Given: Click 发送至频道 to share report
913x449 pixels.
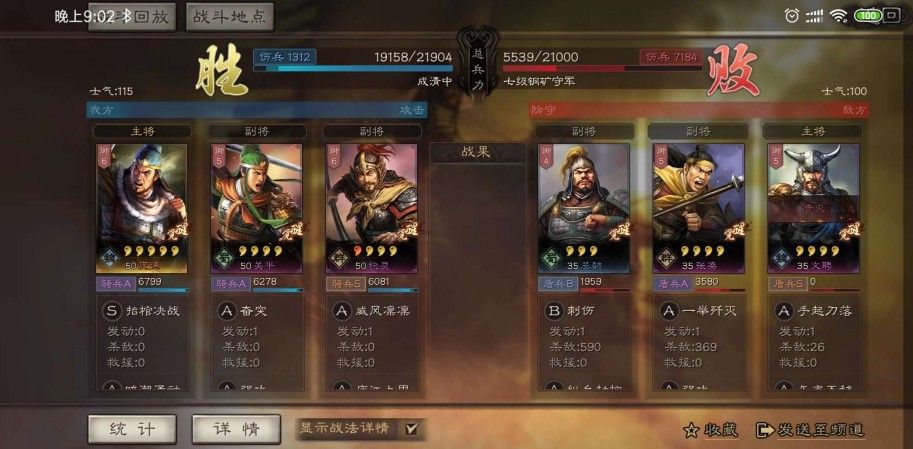Looking at the screenshot, I should (810, 430).
